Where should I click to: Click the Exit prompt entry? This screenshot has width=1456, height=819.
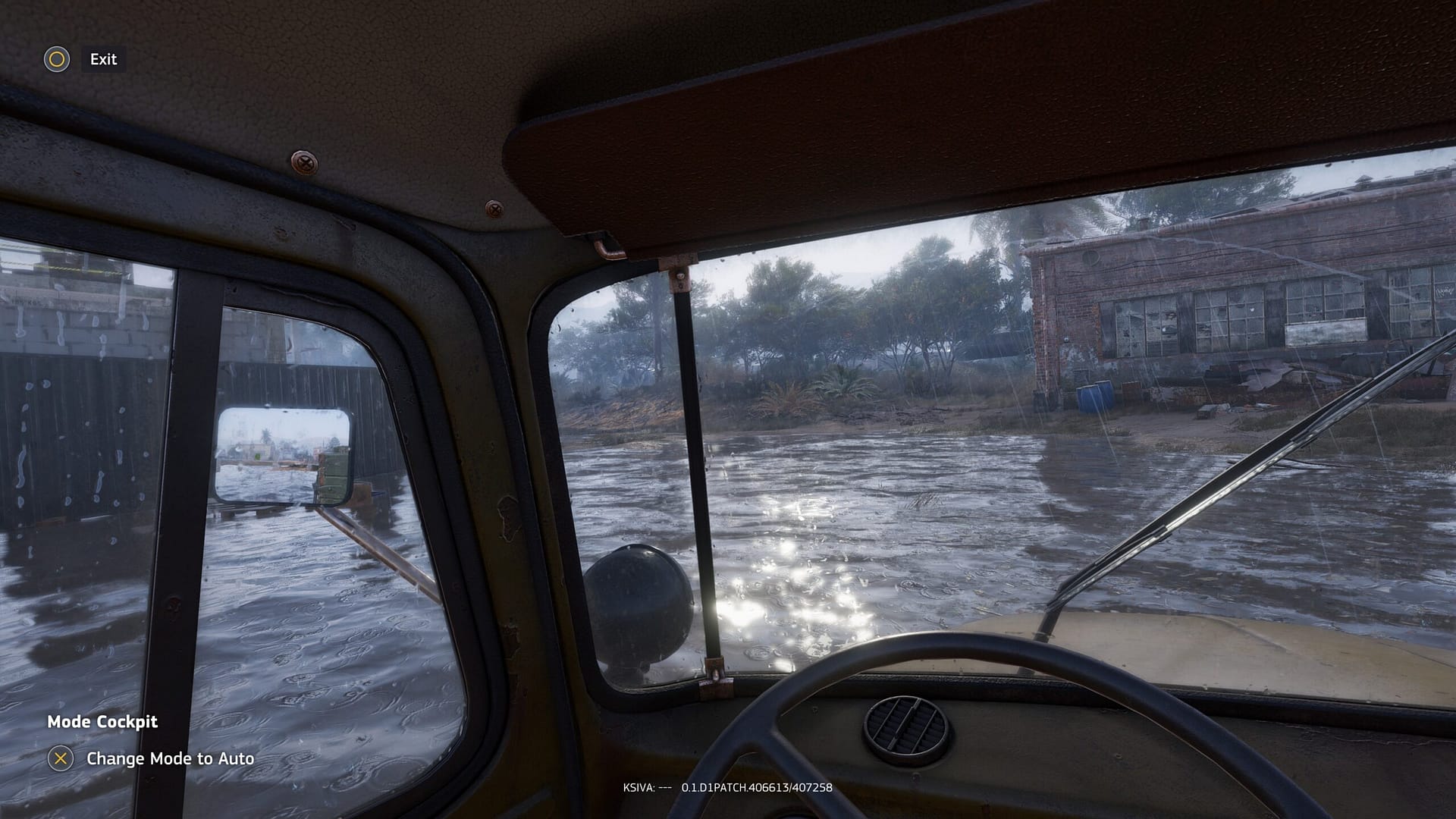coord(103,59)
